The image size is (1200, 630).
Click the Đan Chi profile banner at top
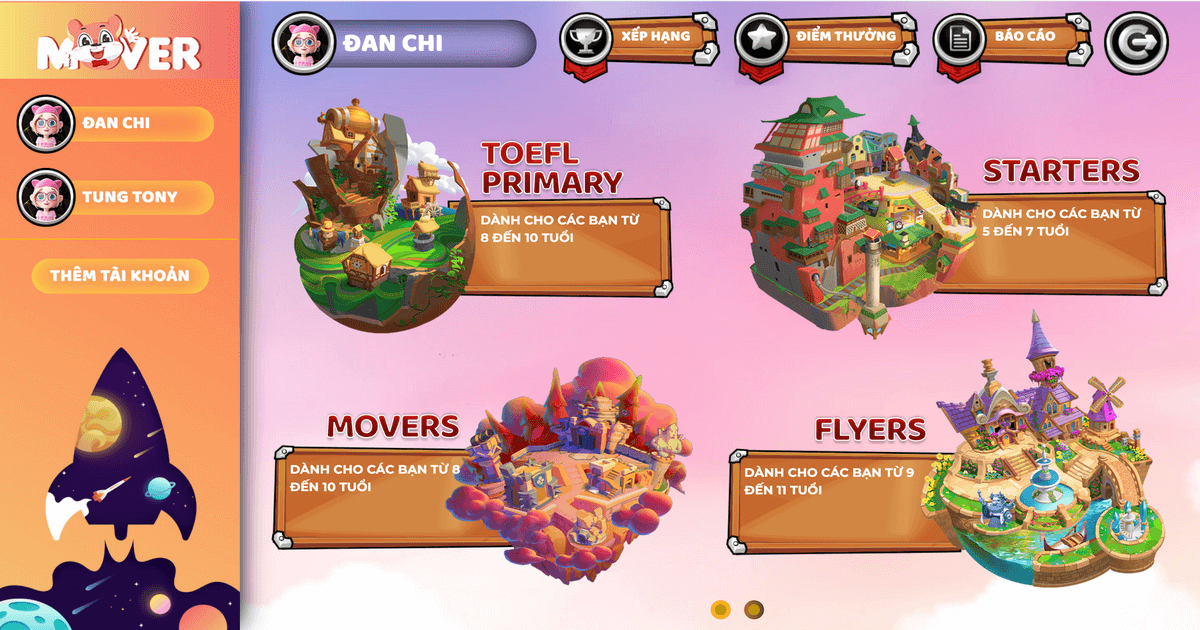pyautogui.click(x=404, y=43)
